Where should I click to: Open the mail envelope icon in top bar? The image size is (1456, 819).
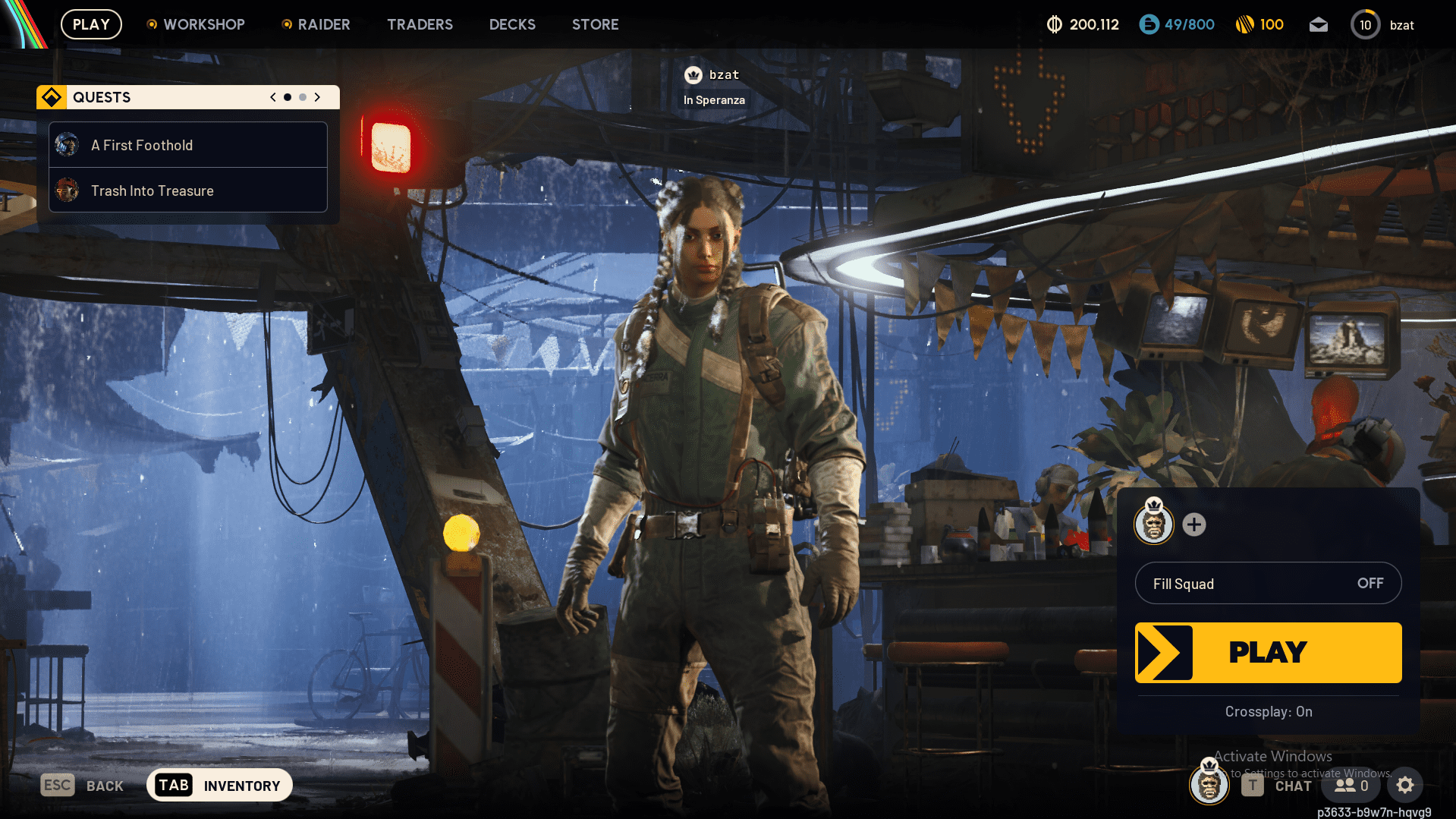[1318, 24]
